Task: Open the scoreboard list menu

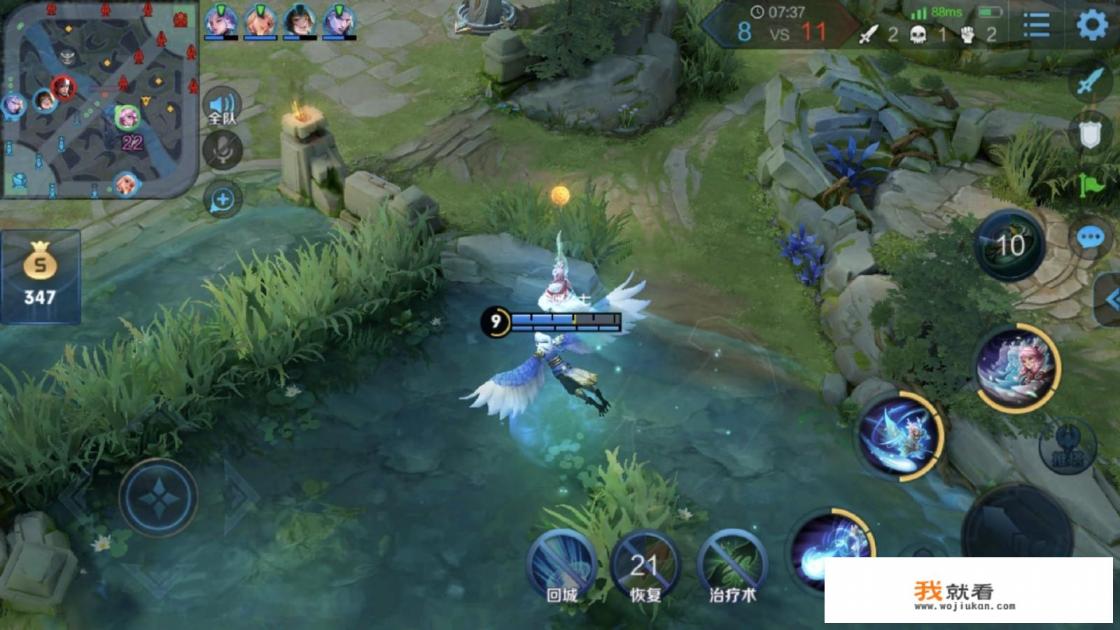Action: click(1037, 25)
